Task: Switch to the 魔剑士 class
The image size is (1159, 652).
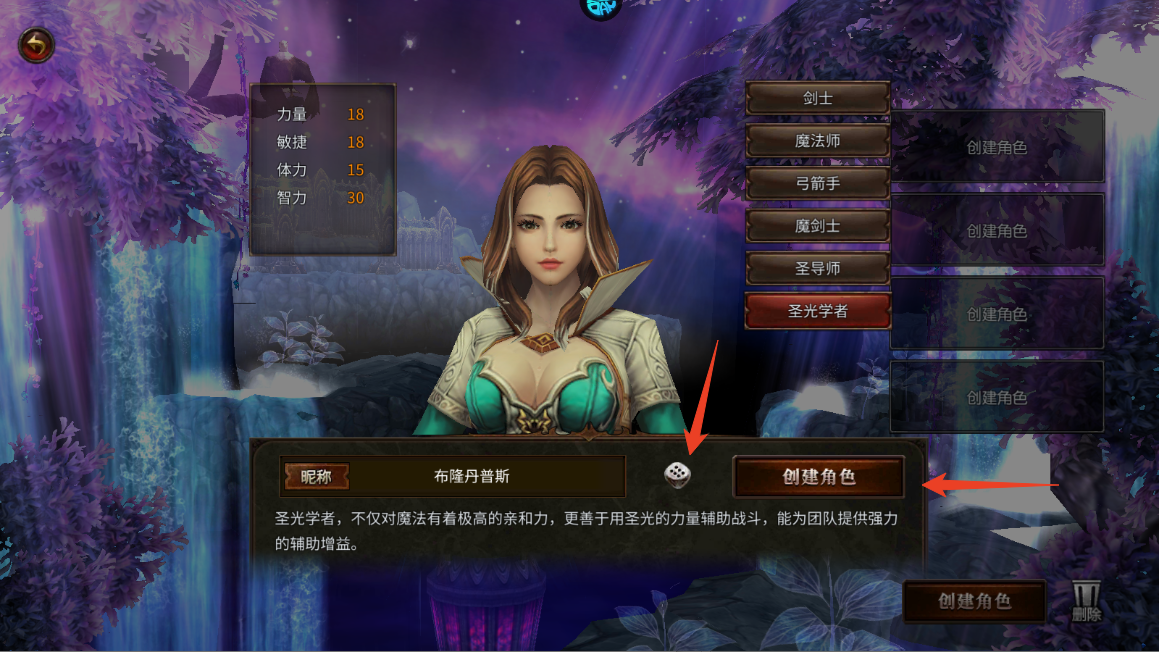Action: [817, 226]
